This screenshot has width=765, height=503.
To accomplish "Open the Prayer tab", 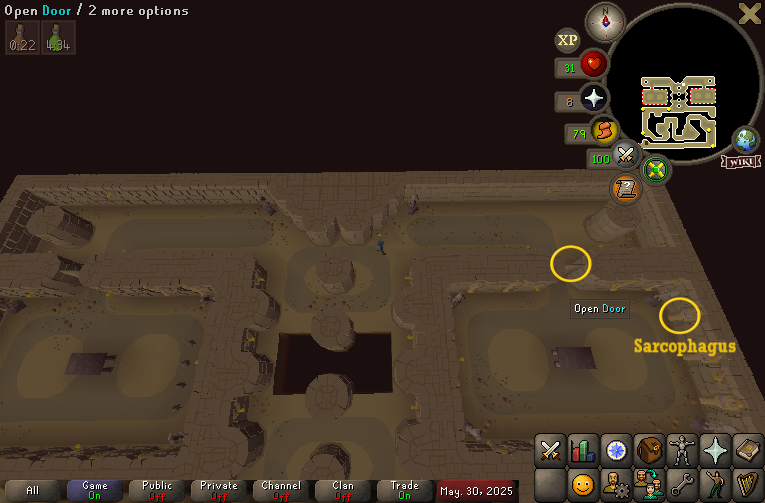I will (x=716, y=451).
